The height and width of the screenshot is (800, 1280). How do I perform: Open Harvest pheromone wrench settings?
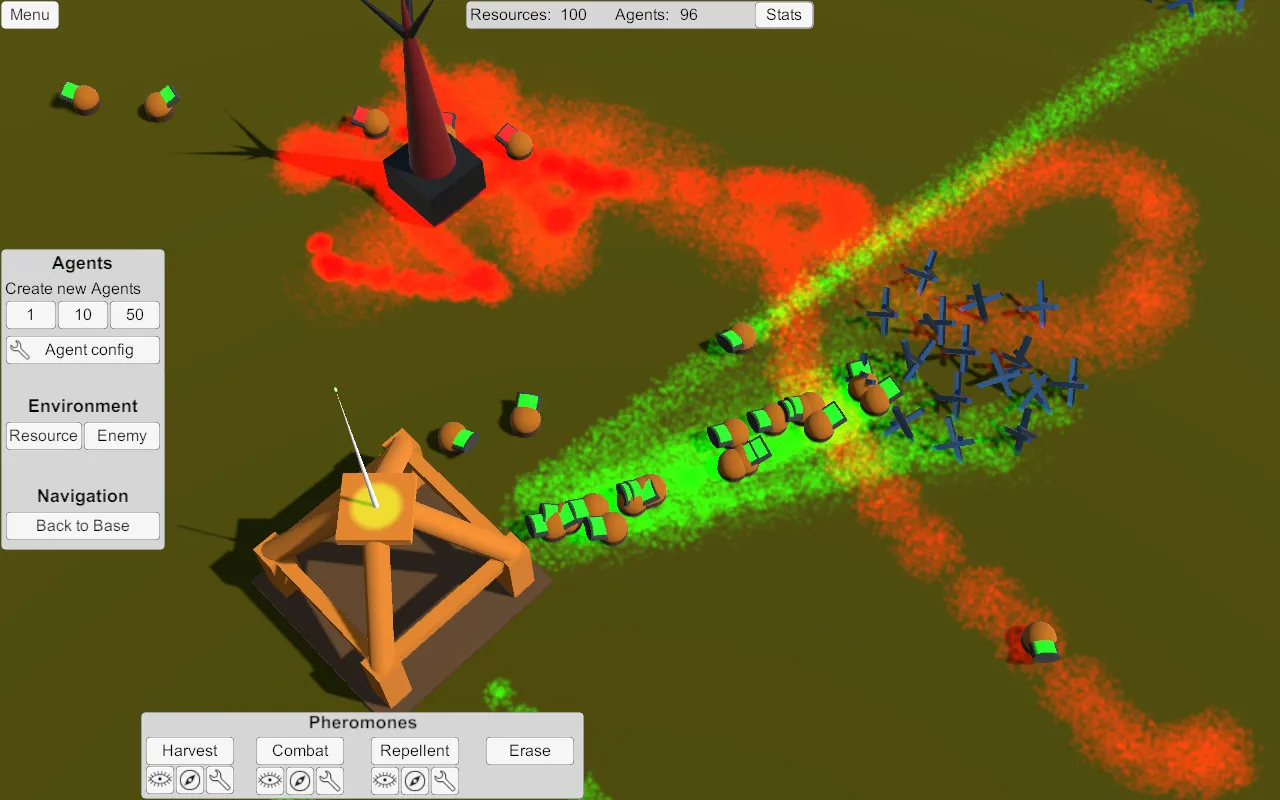tap(220, 781)
